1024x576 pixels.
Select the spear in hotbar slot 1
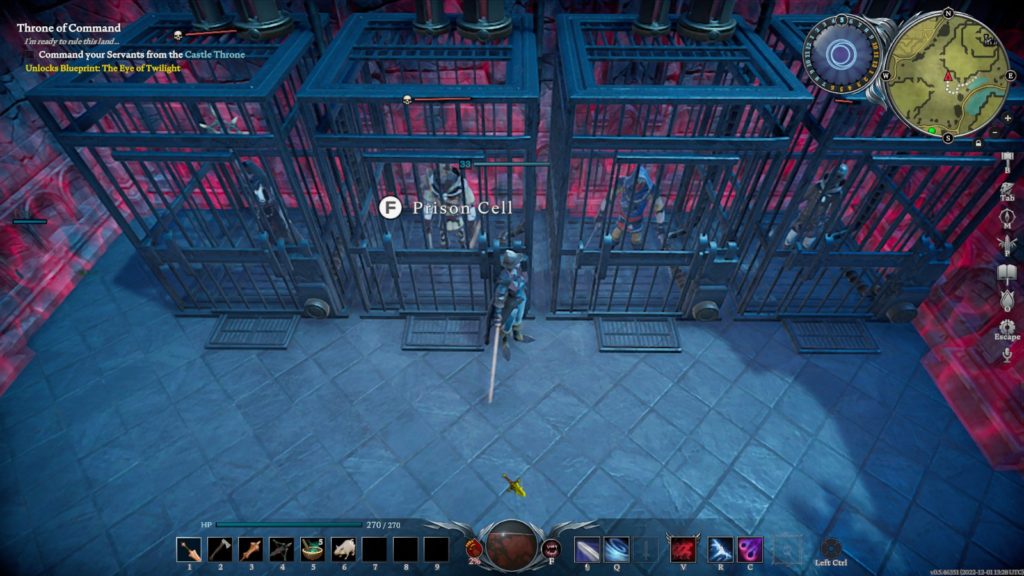[187, 549]
